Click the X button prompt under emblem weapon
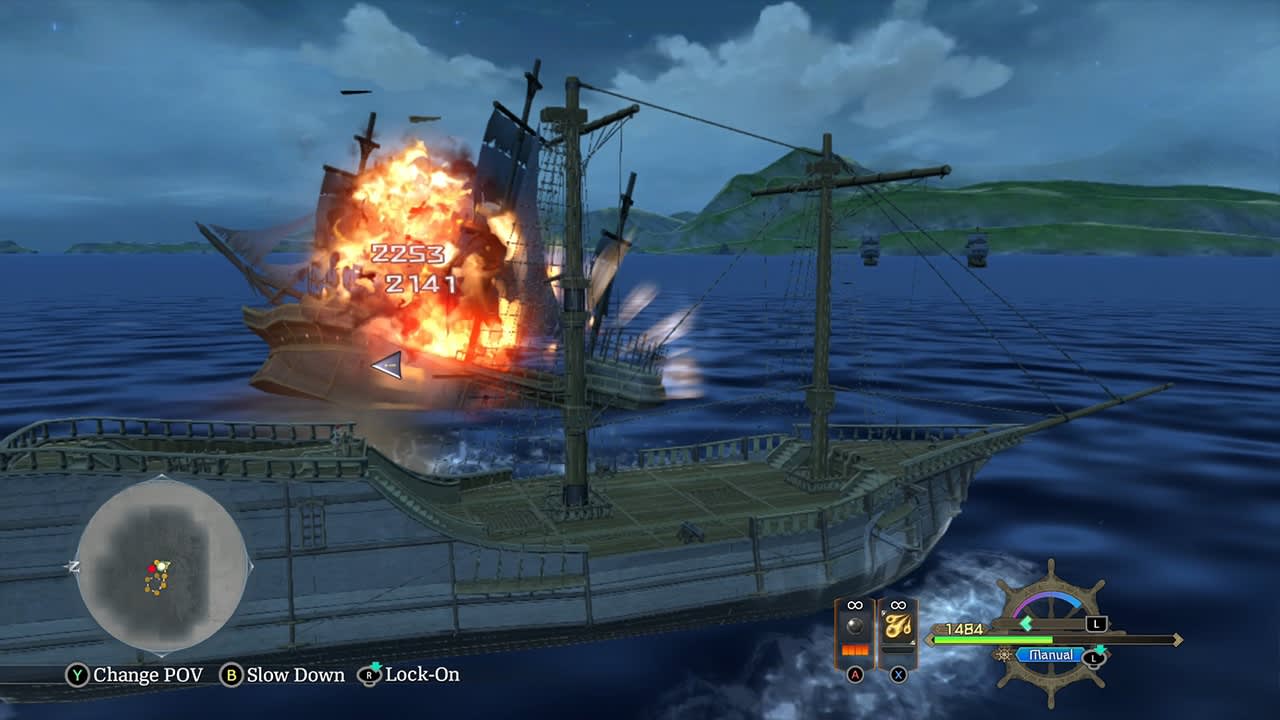This screenshot has width=1280, height=720. coord(897,675)
